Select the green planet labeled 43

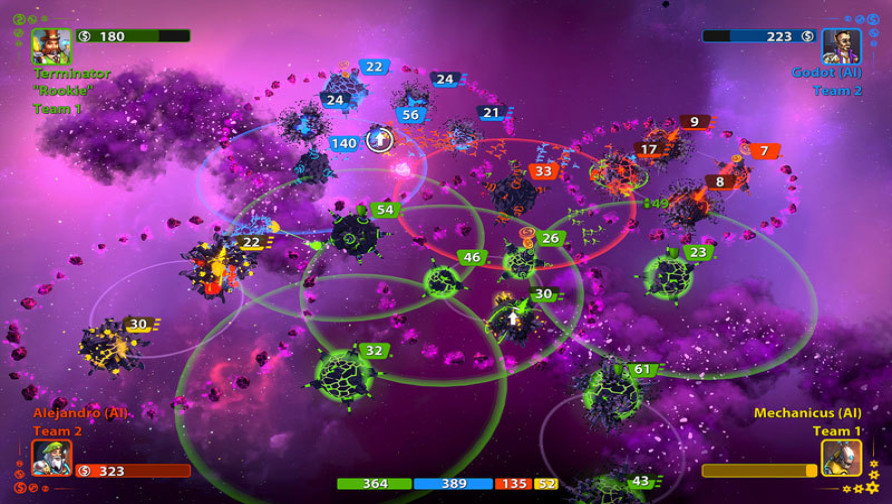pos(607,487)
